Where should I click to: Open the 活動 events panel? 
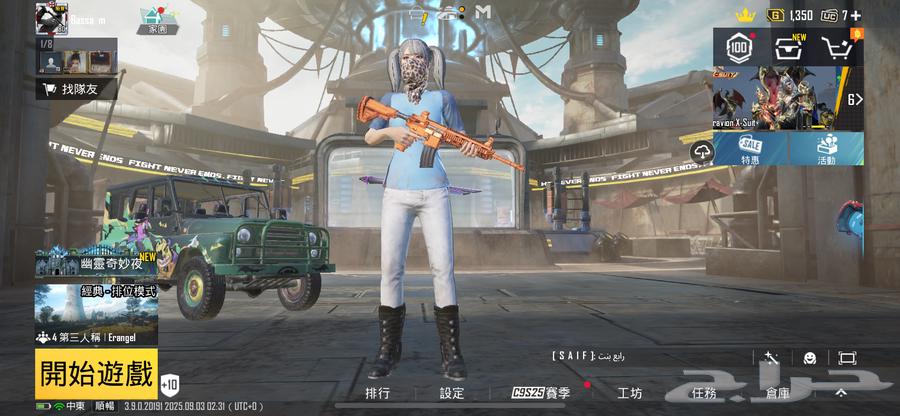[826, 150]
